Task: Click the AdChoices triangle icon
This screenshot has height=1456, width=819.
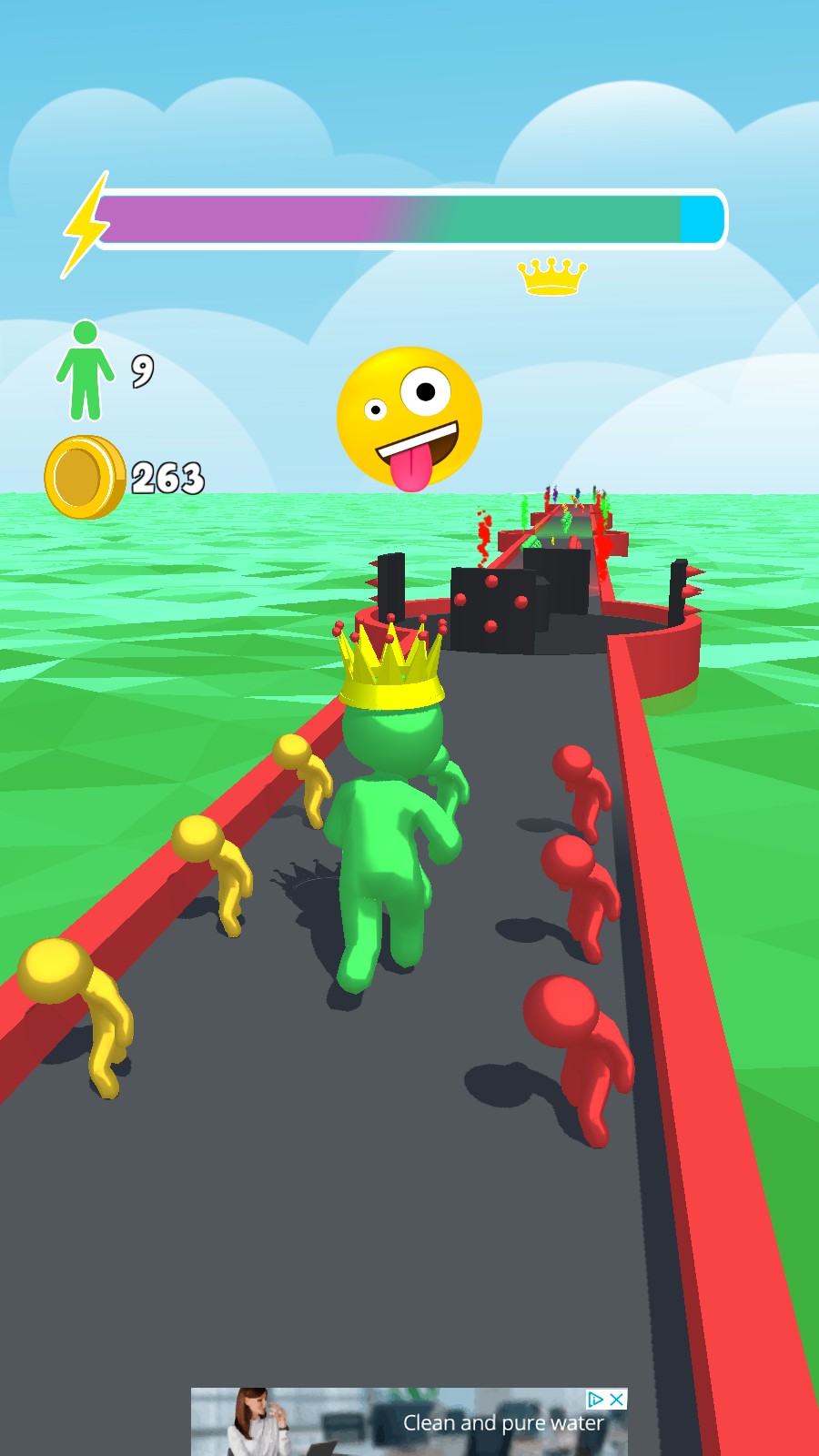Action: (x=596, y=1400)
